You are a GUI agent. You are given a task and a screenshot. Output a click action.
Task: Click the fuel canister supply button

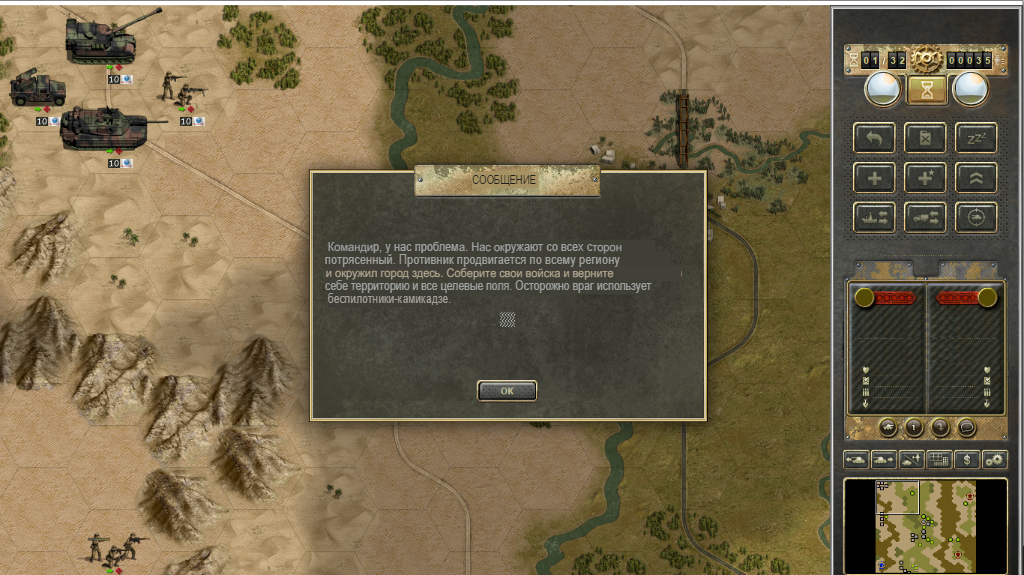pyautogui.click(x=925, y=138)
